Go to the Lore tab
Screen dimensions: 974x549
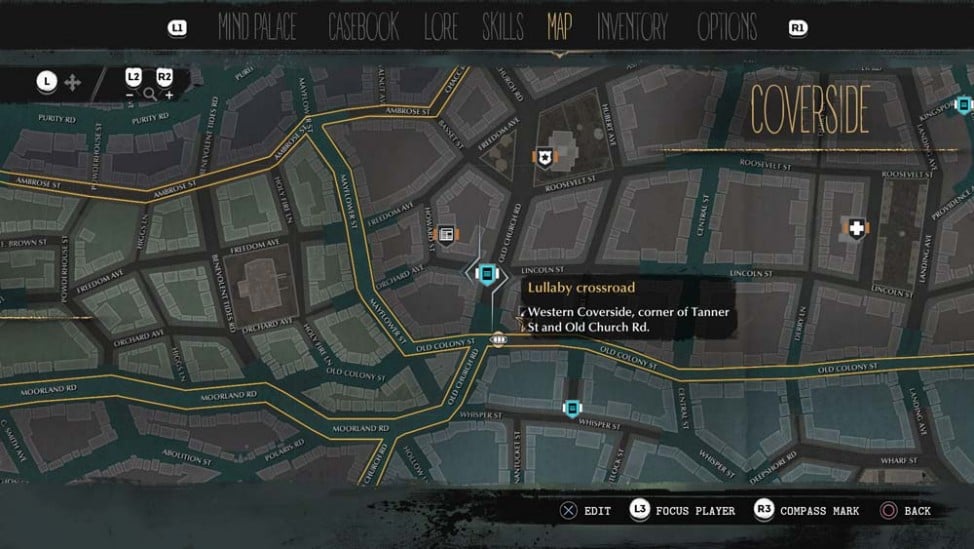[441, 28]
